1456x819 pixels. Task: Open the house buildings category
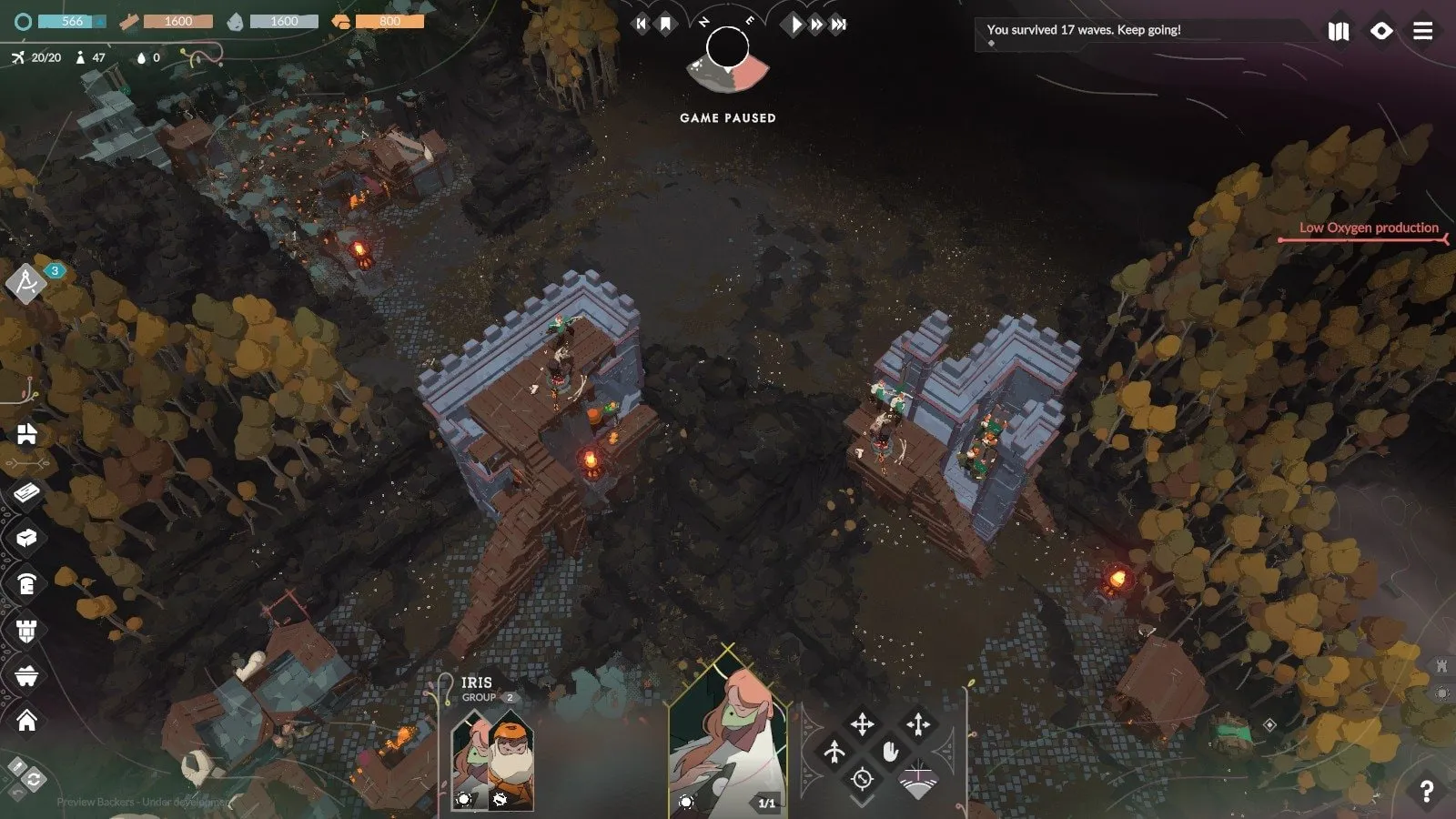coord(26,721)
